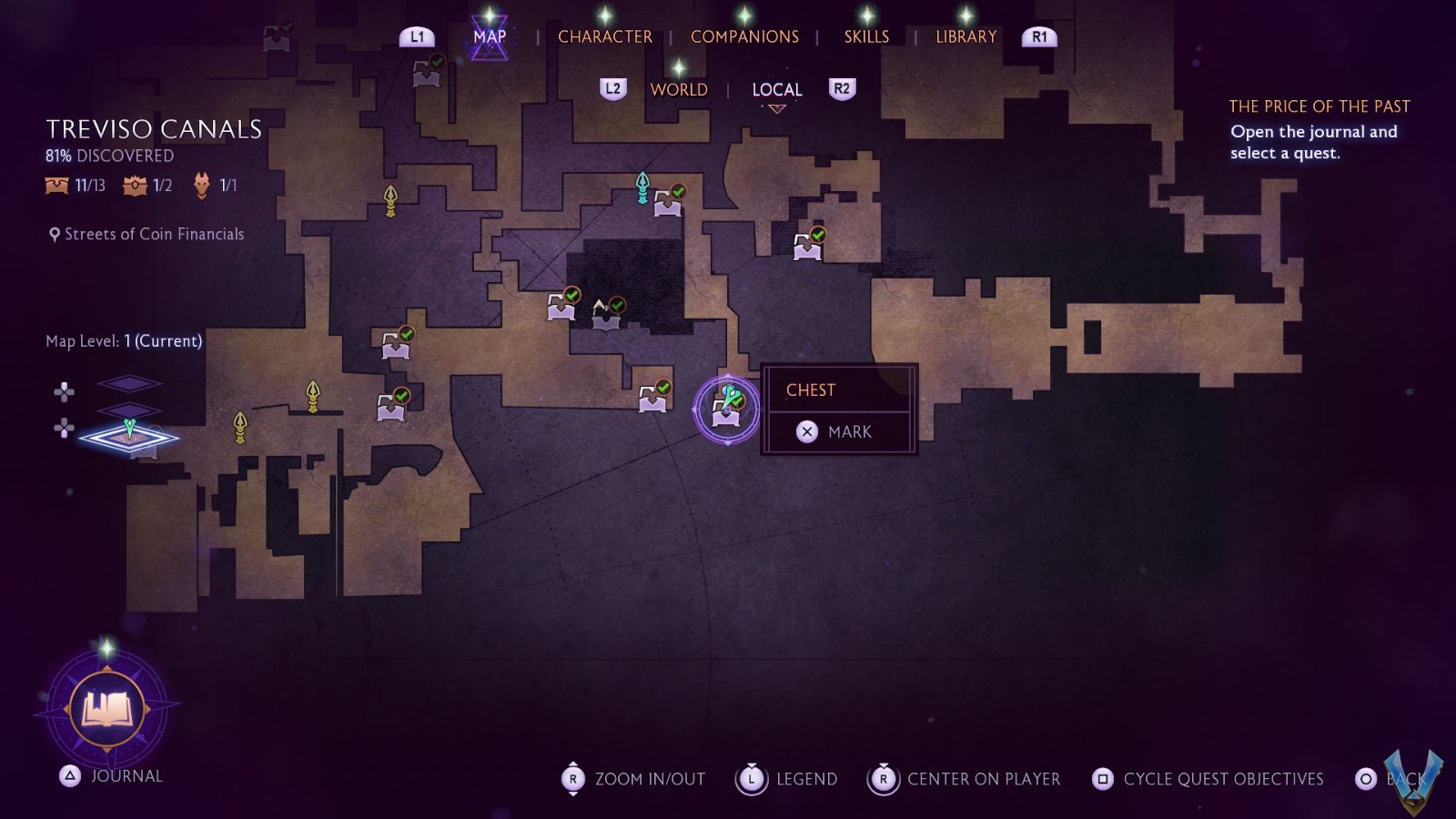Select the Skills tab

coord(866,36)
